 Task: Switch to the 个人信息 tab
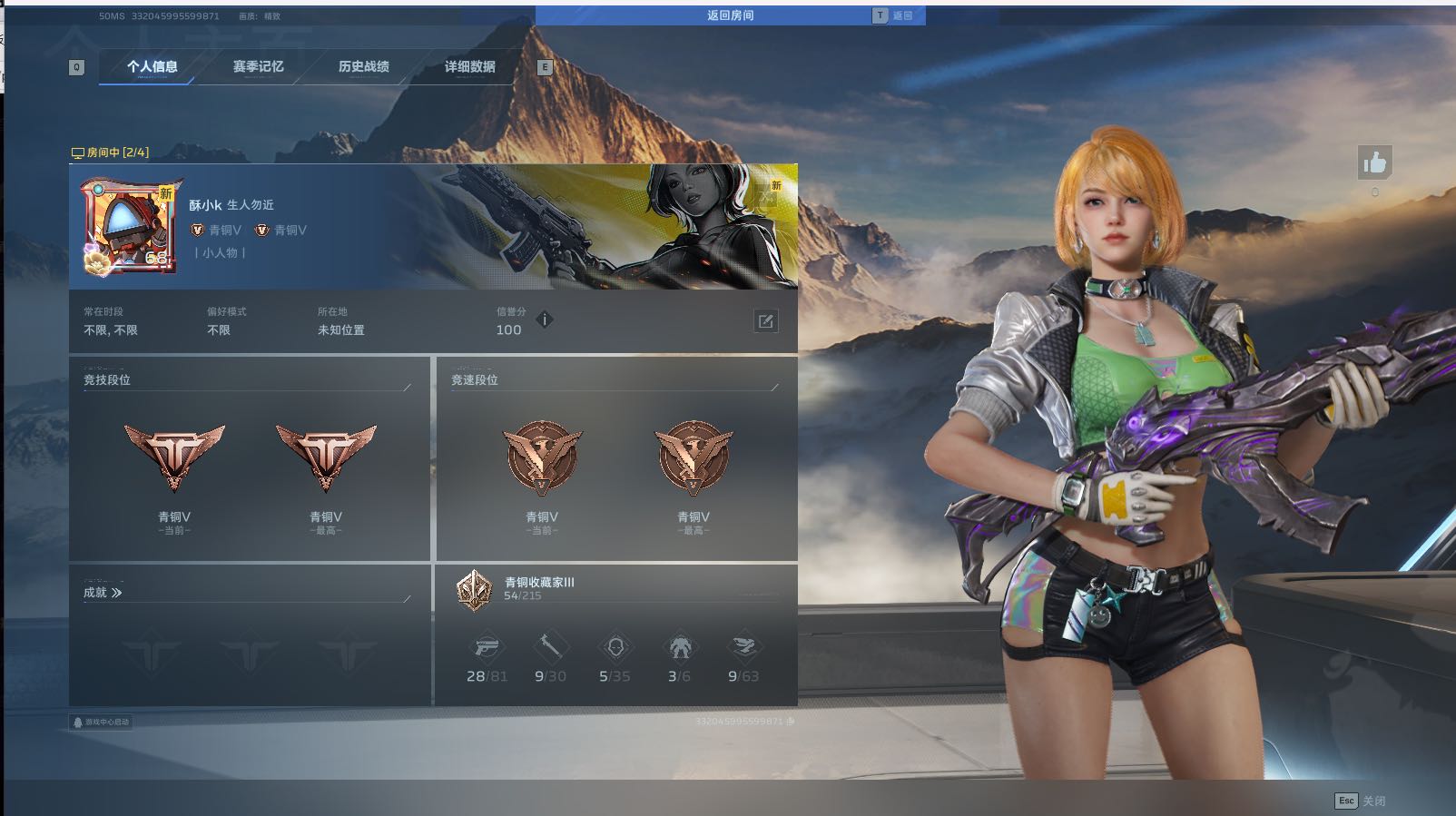(152, 66)
